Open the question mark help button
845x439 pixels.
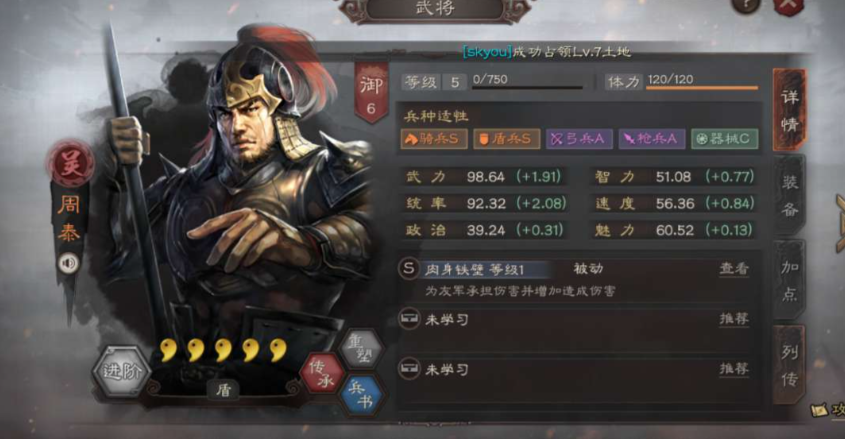(745, 5)
